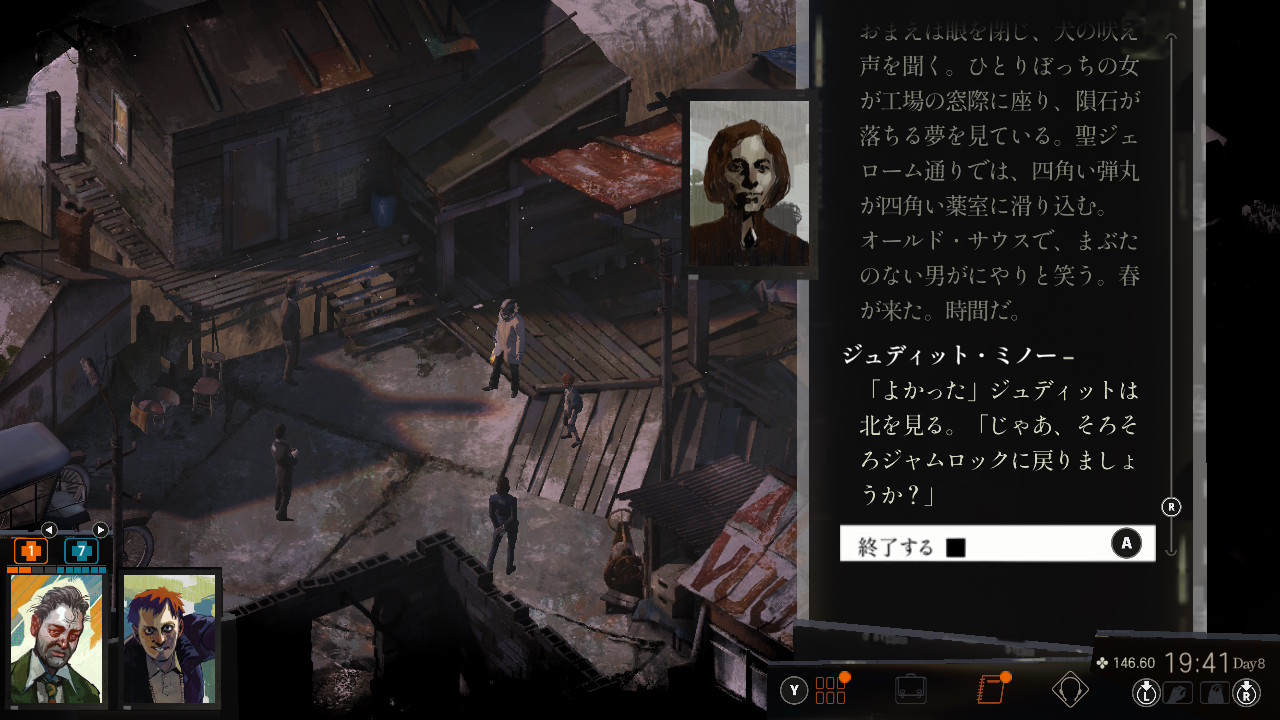The image size is (1280, 720).
Task: Click the left-hand held item slot
Action: point(1176,692)
